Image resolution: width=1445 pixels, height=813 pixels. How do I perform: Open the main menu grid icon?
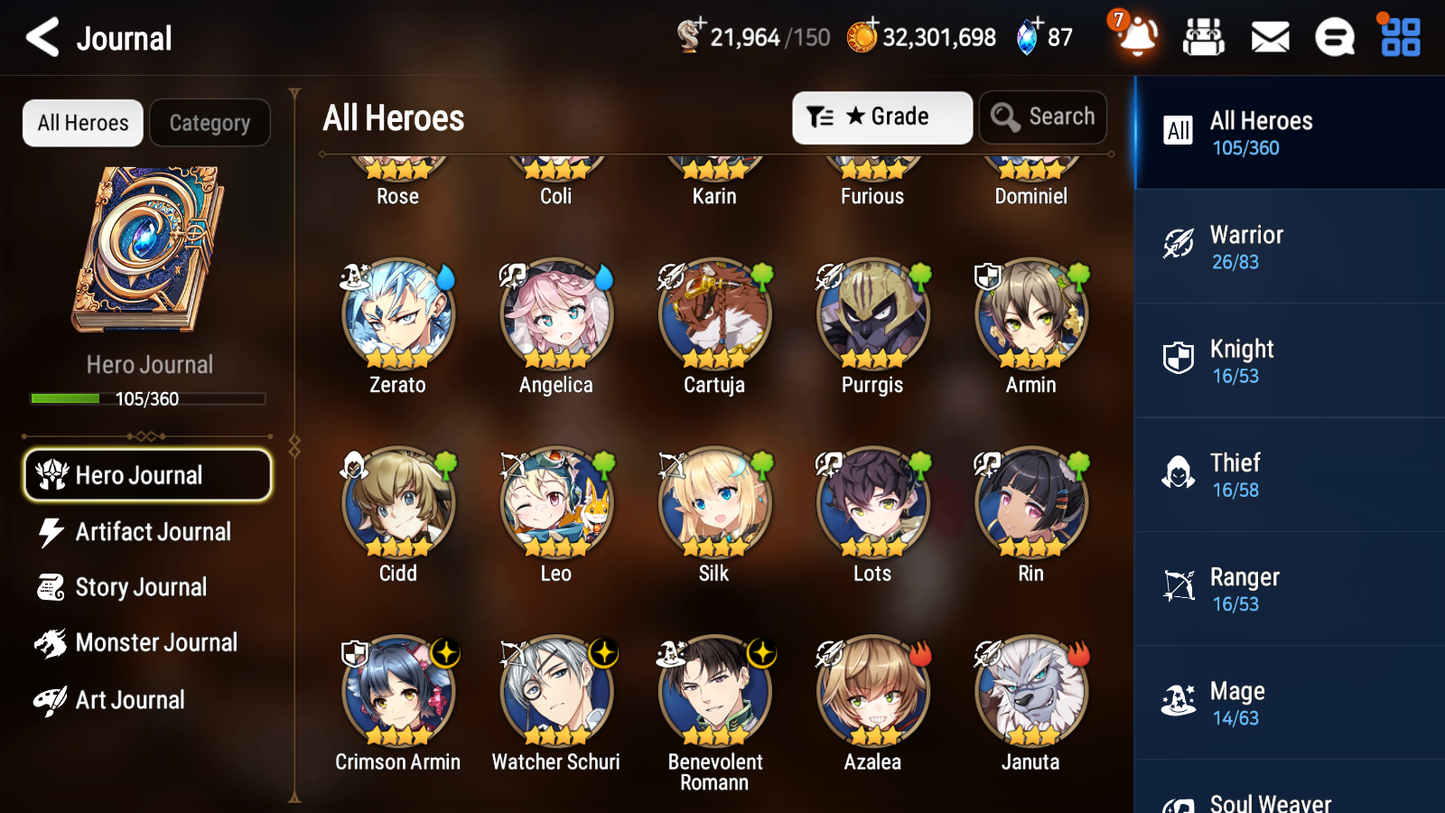1398,36
